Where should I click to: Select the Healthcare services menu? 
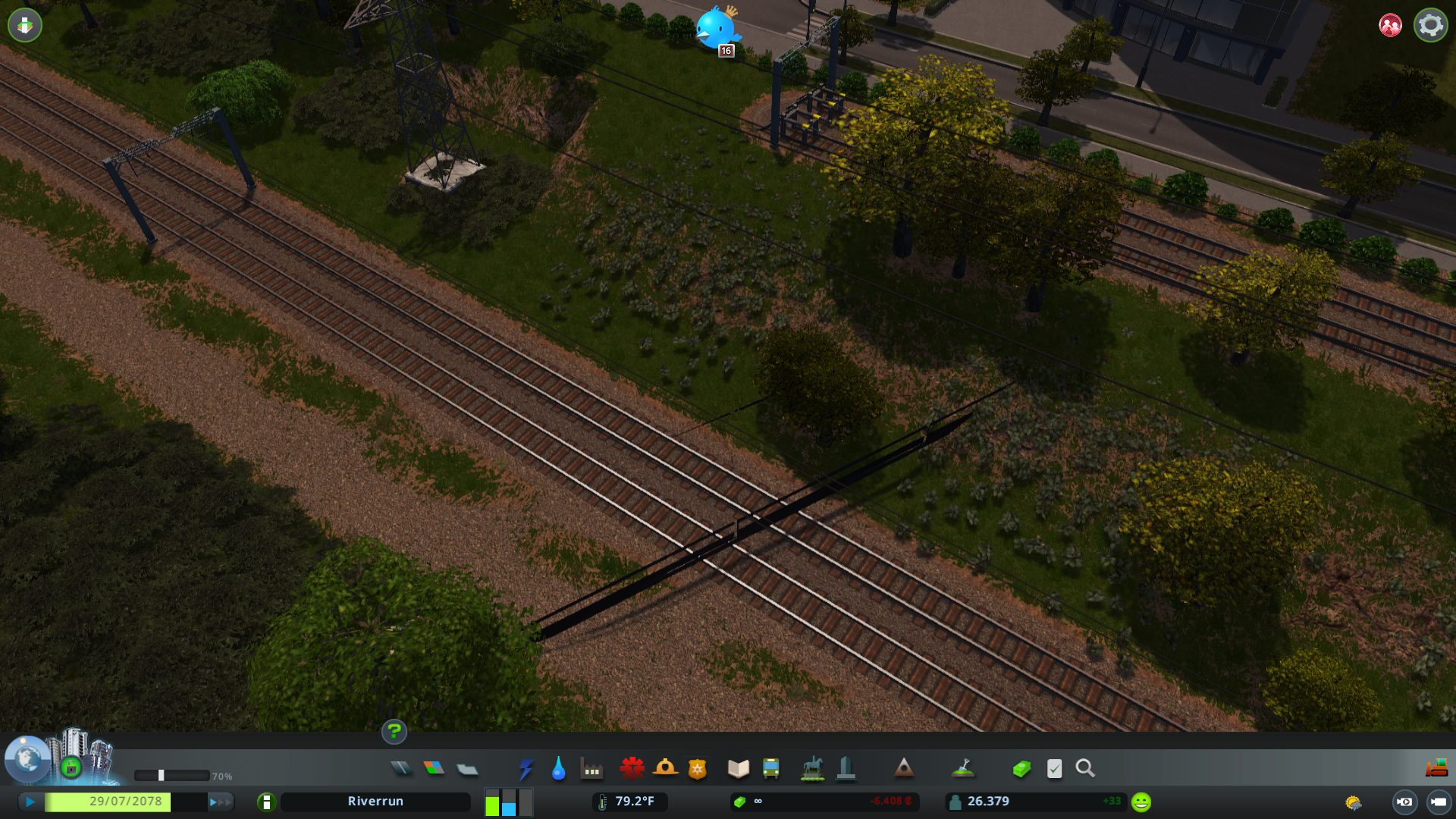pos(634,769)
